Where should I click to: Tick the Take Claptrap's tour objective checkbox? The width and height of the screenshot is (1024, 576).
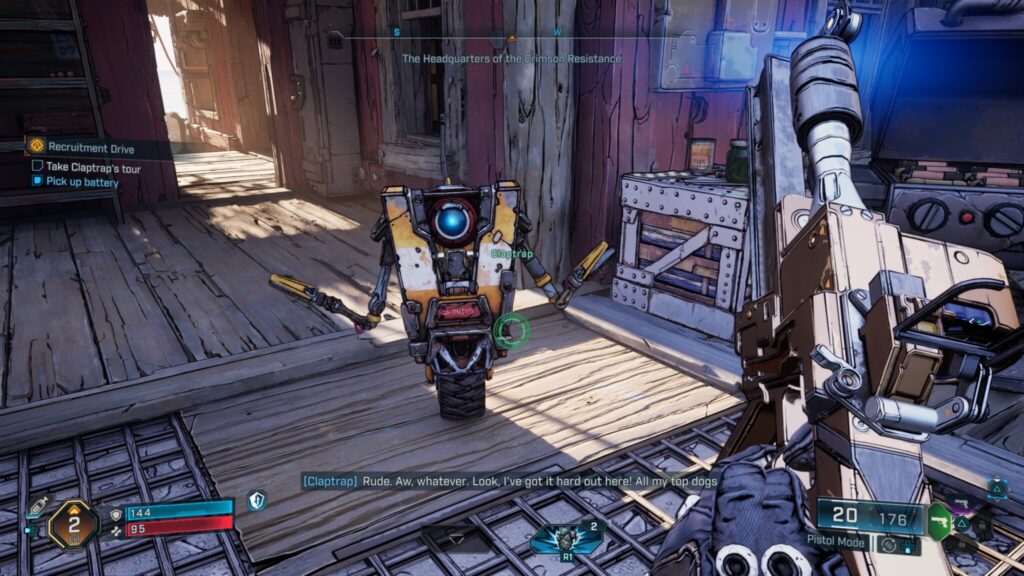[37, 166]
